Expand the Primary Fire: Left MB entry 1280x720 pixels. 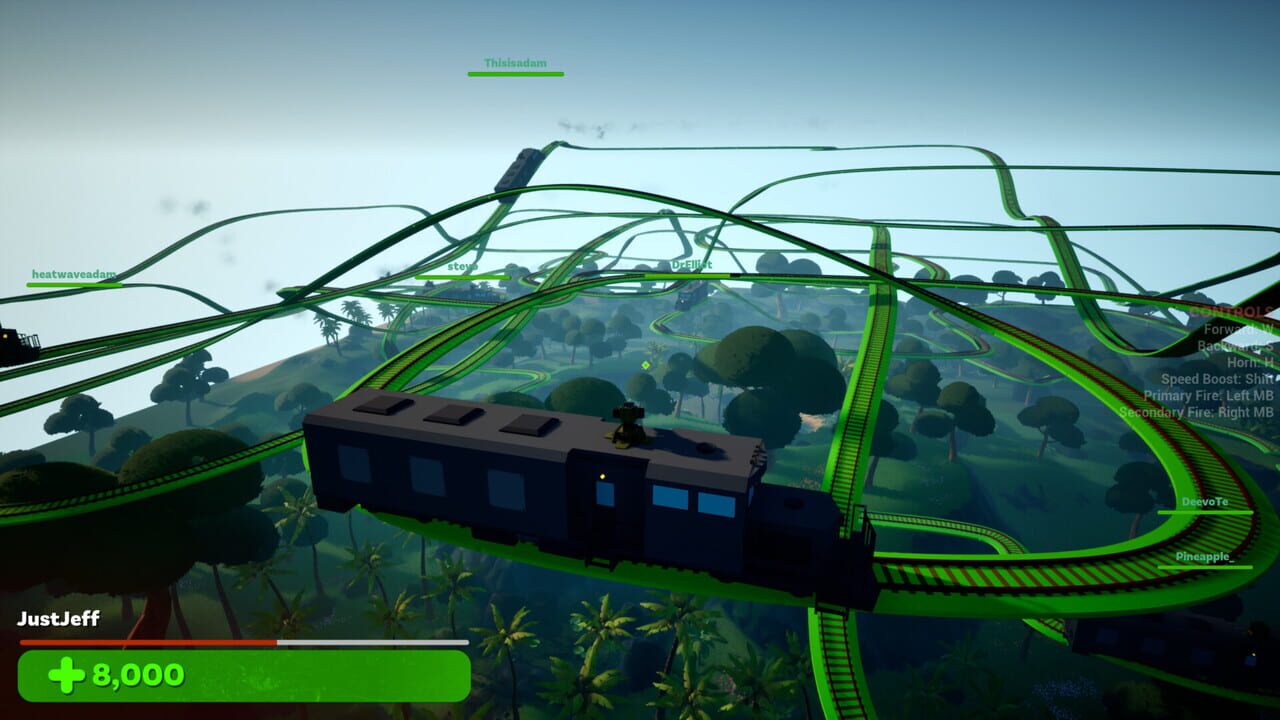click(x=1208, y=394)
